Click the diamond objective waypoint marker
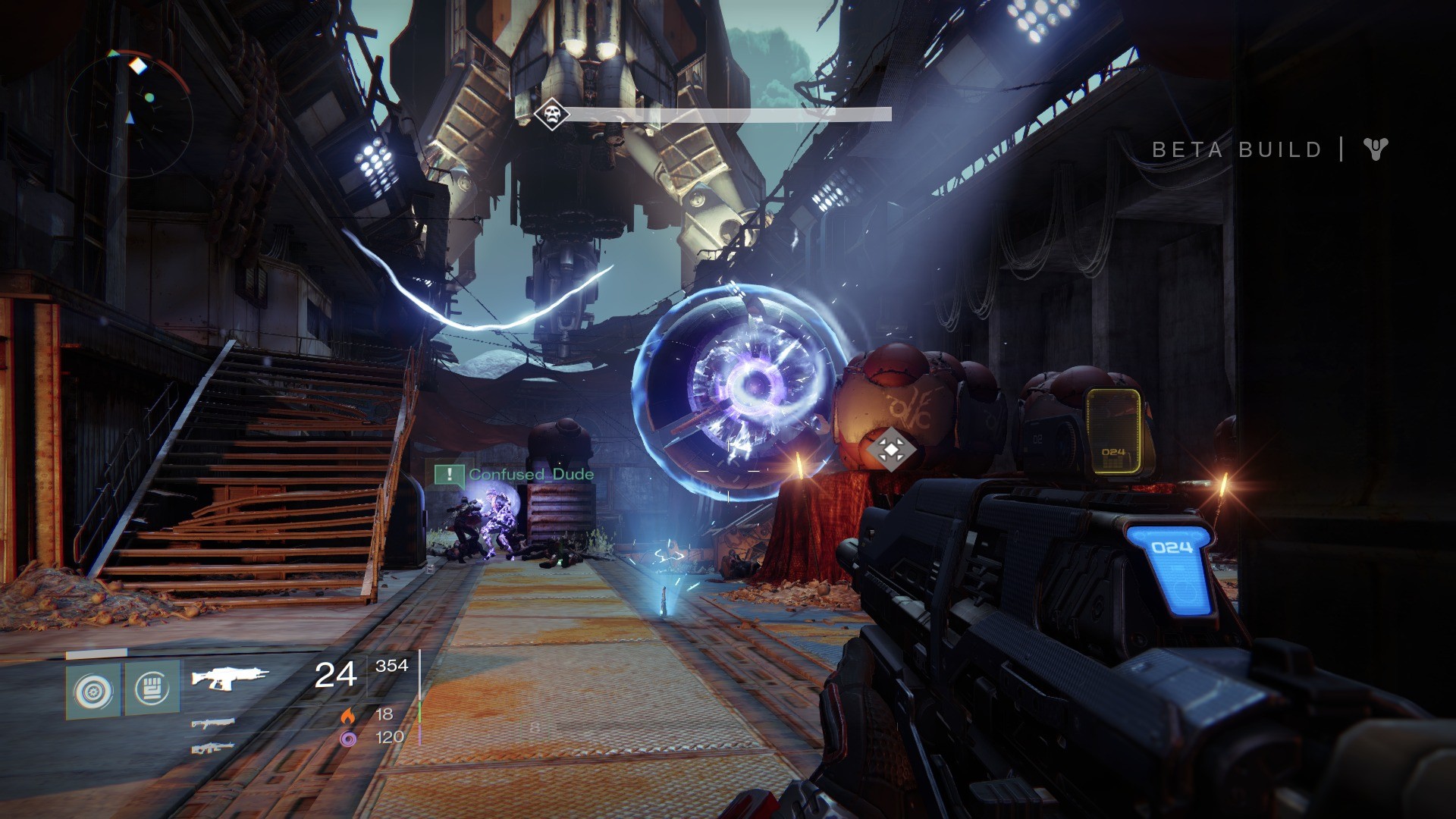The image size is (1456, 819). pos(890,449)
